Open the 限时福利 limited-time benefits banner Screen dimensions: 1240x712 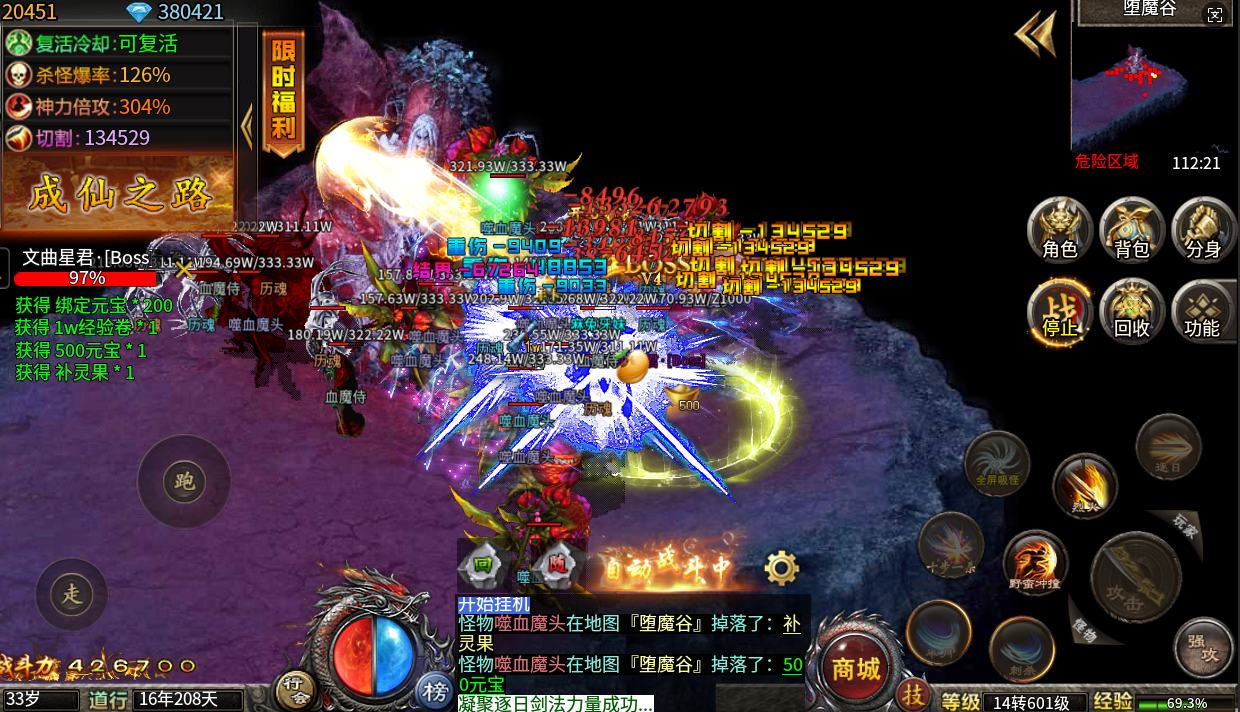[283, 95]
